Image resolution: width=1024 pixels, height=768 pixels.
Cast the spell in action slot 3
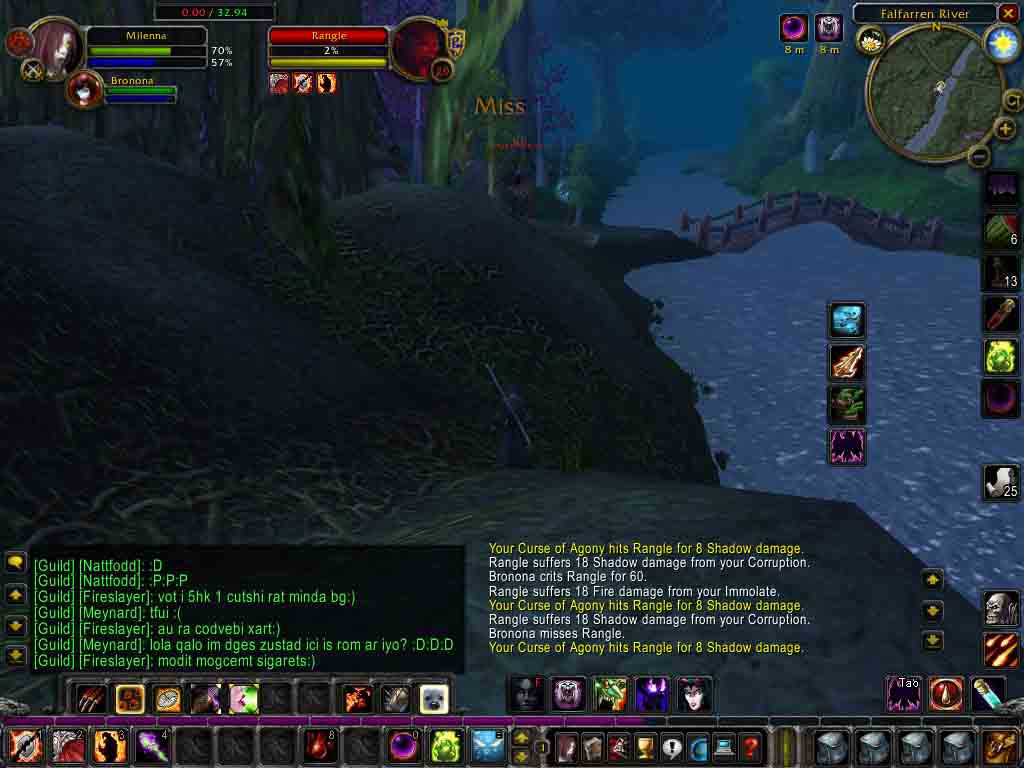pos(111,746)
